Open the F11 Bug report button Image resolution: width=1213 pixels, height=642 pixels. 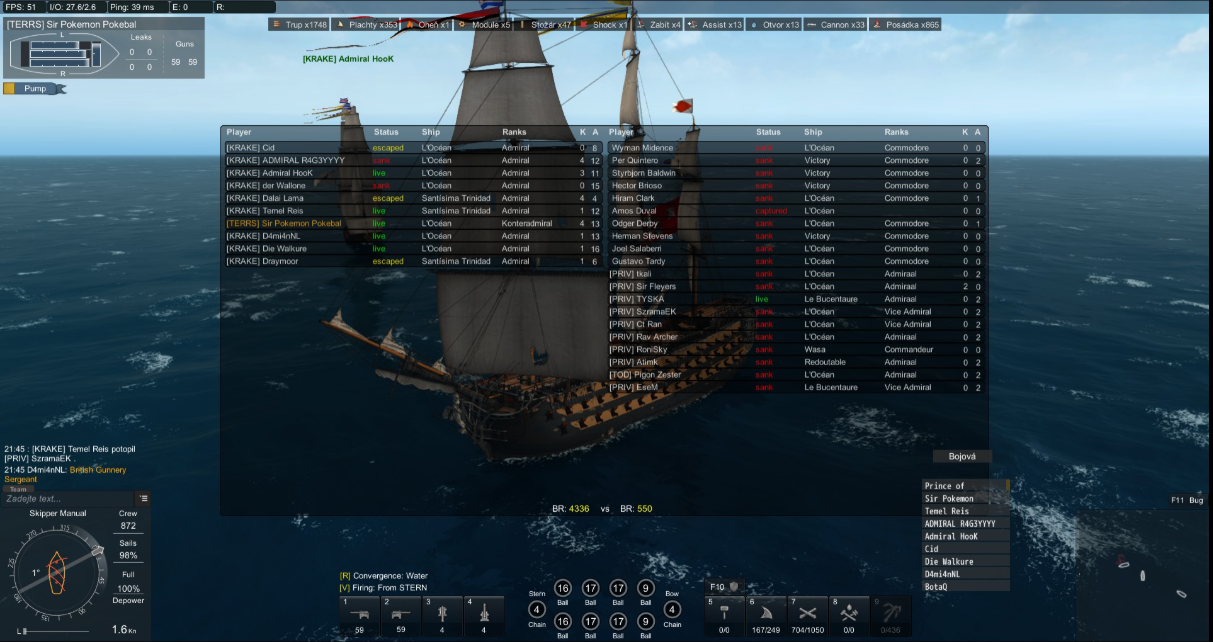(x=1187, y=500)
